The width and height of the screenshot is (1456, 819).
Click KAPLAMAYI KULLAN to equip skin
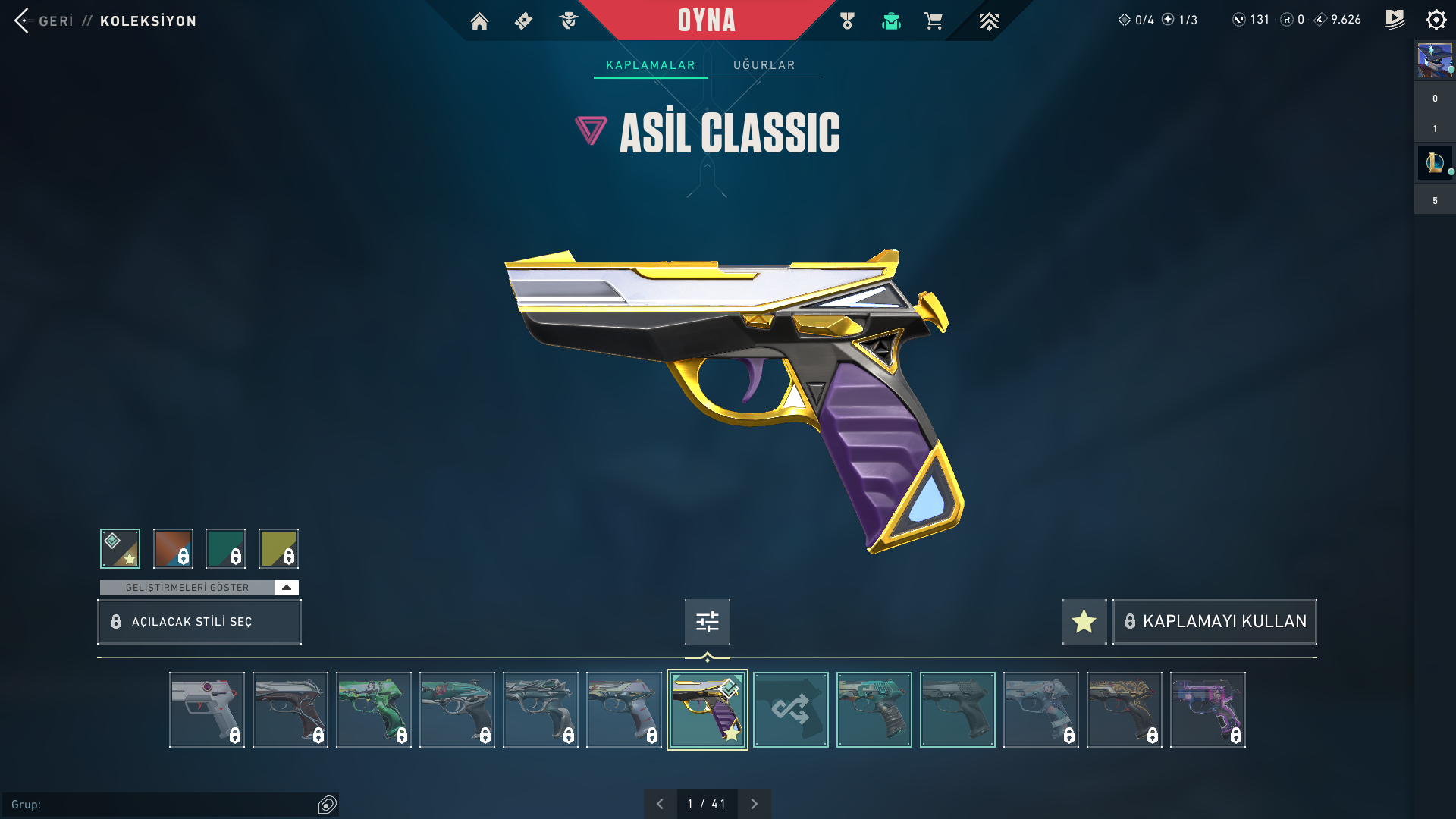pos(1215,622)
